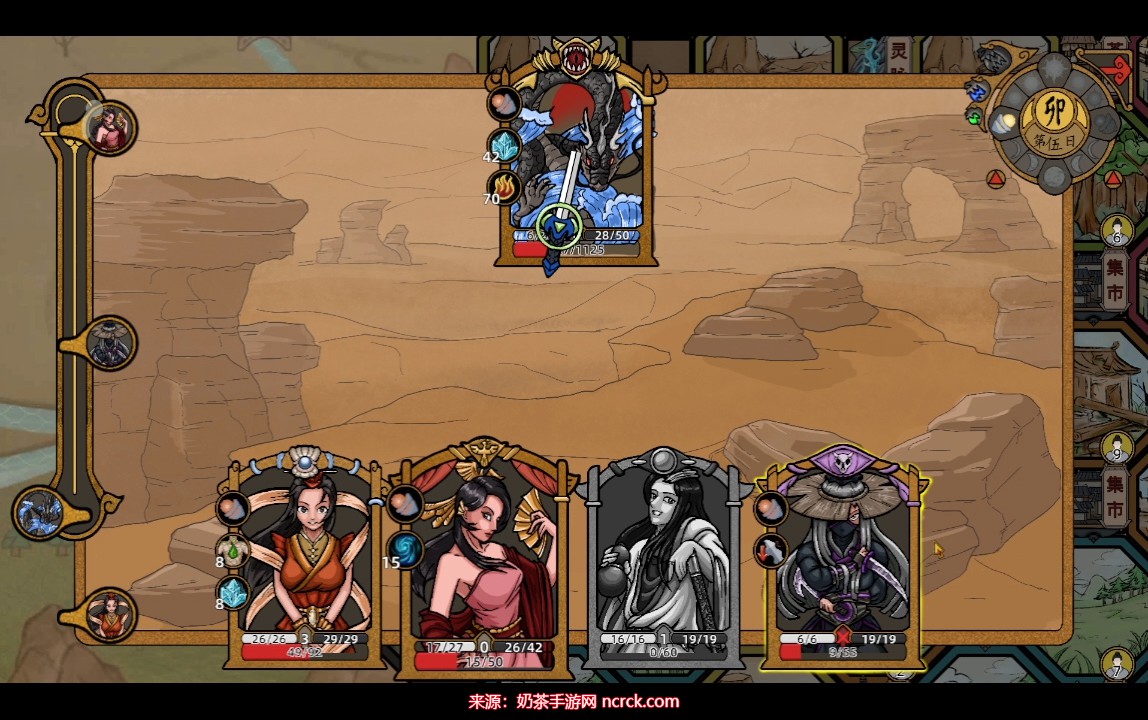This screenshot has width=1148, height=720.
Task: Check the blue swirl skill on the fan lady
Action: (x=406, y=549)
